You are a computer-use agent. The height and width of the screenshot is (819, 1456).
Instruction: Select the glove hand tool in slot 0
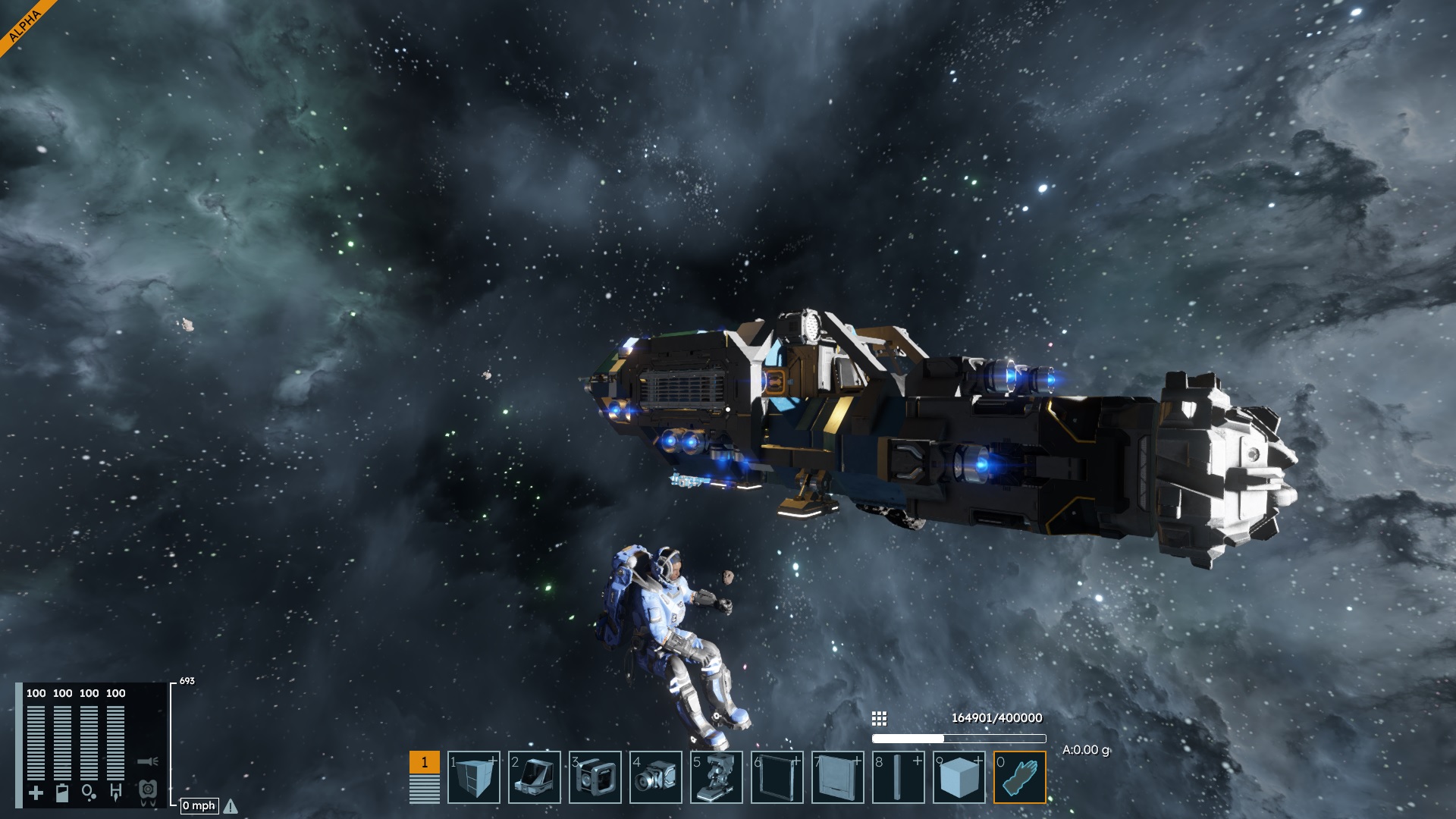pos(1020,777)
